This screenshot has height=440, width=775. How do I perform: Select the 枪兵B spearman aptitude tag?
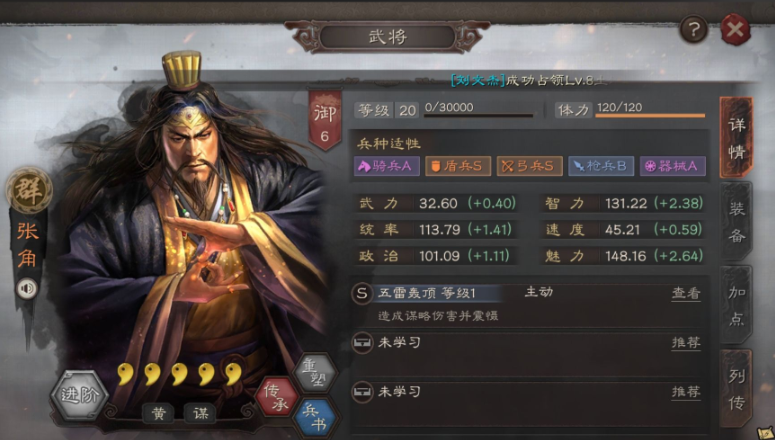click(x=600, y=166)
